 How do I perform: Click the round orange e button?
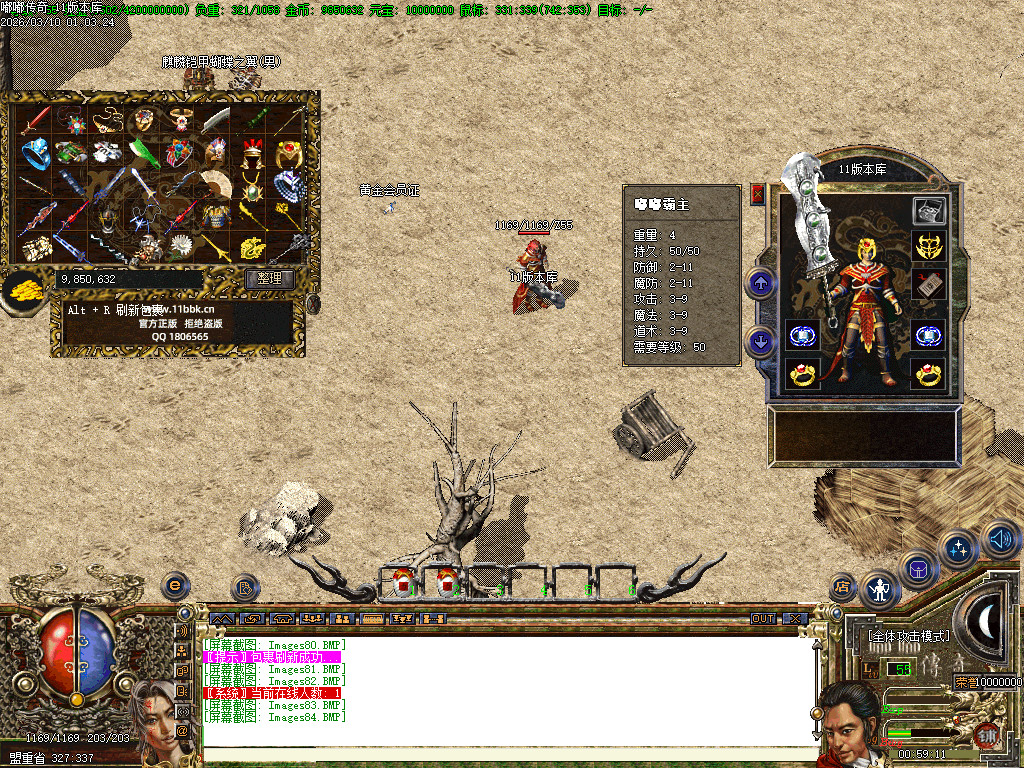[x=176, y=585]
